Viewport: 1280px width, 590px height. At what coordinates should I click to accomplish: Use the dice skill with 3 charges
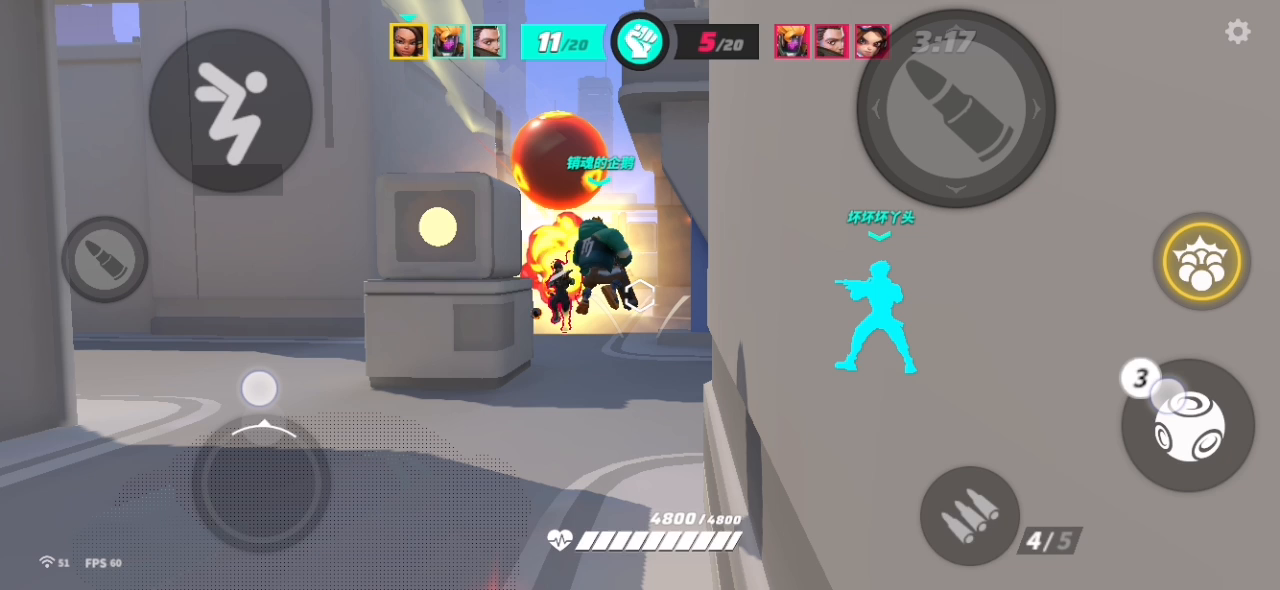pos(1188,426)
